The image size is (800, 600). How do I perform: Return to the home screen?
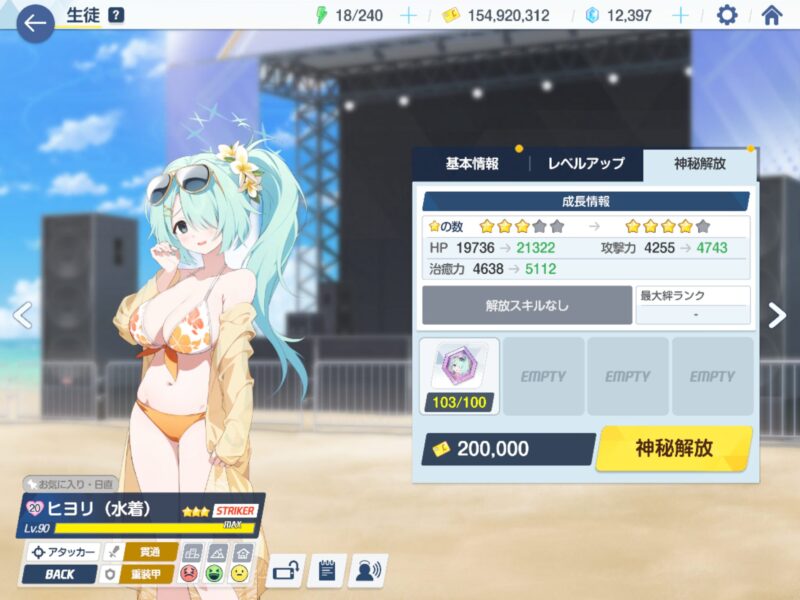pyautogui.click(x=771, y=15)
